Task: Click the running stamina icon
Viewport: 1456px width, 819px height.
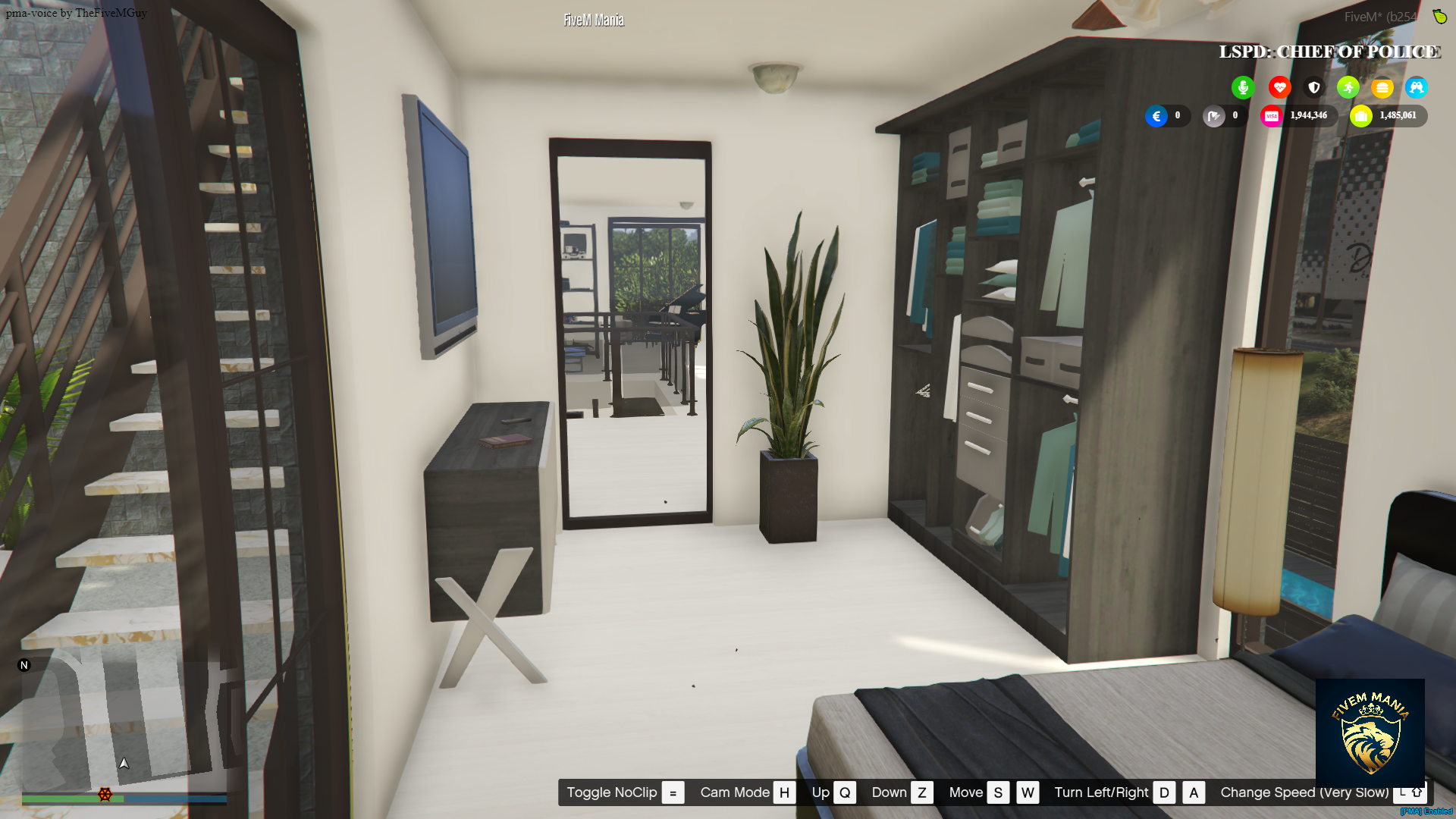Action: coord(1348,87)
